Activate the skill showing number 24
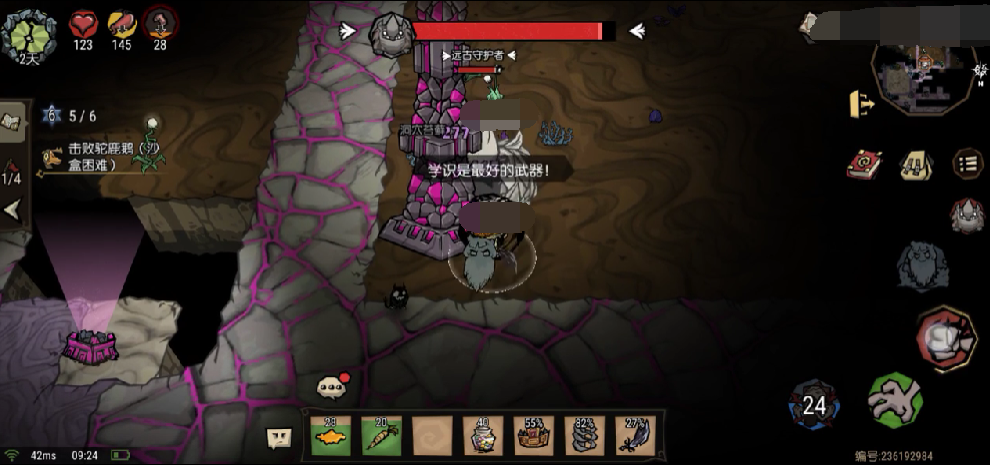Image resolution: width=990 pixels, height=465 pixels. (x=815, y=403)
